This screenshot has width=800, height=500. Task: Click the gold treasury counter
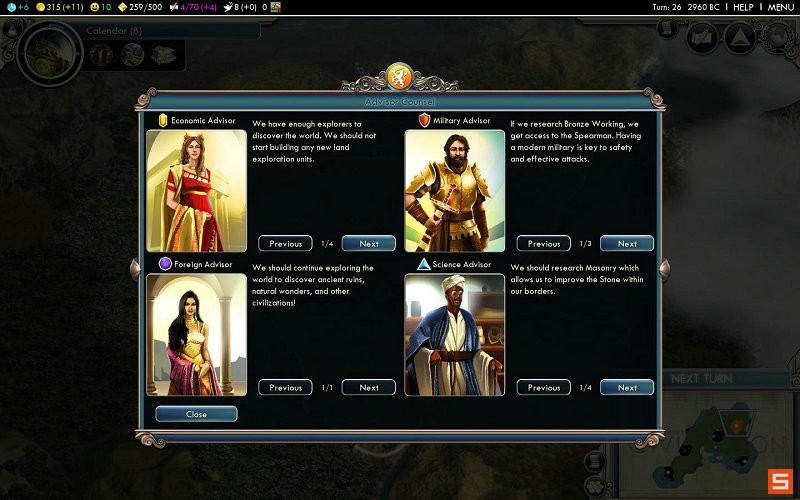pos(58,7)
